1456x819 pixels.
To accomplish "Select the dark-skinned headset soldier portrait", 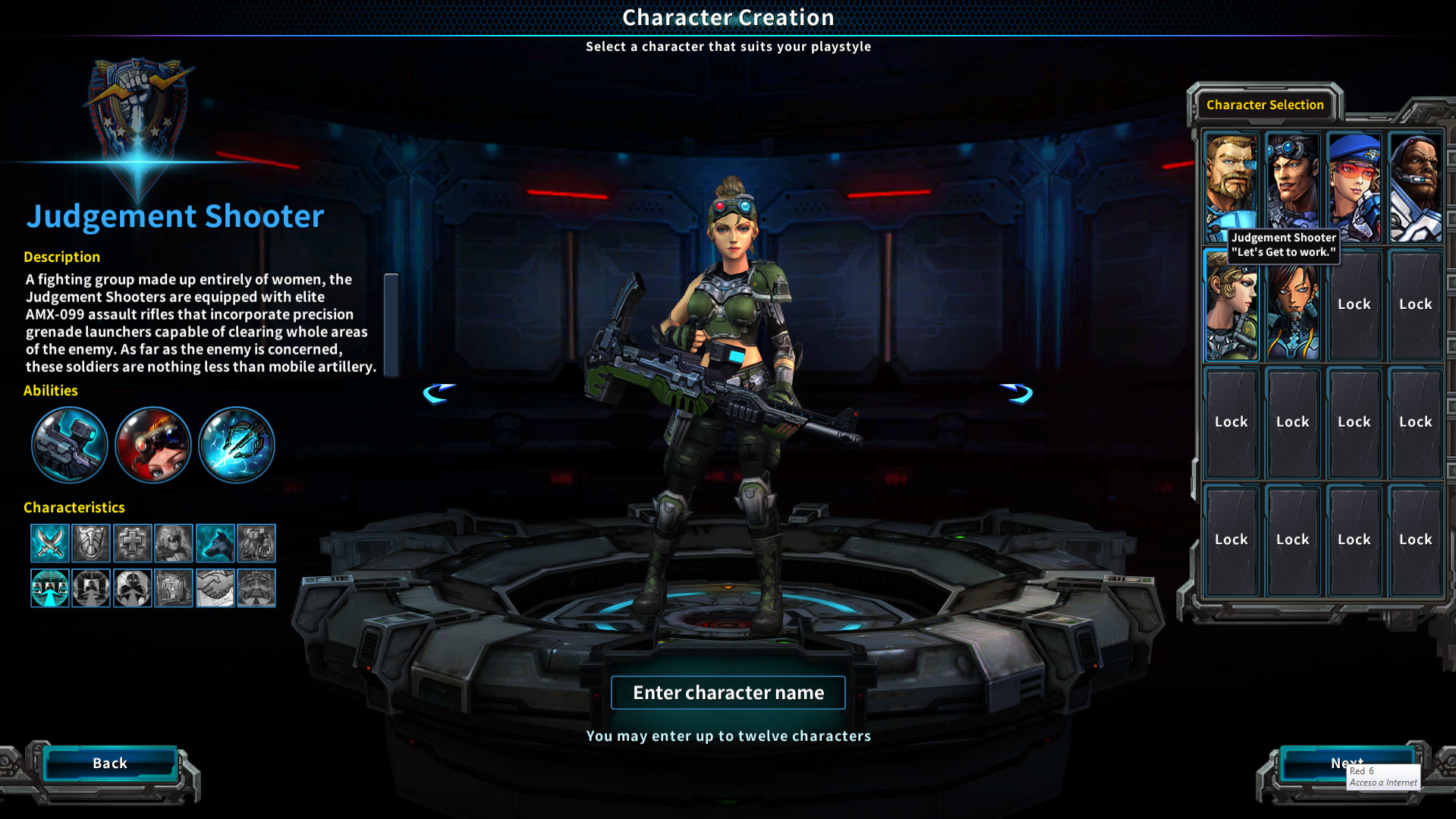I will (x=1415, y=187).
